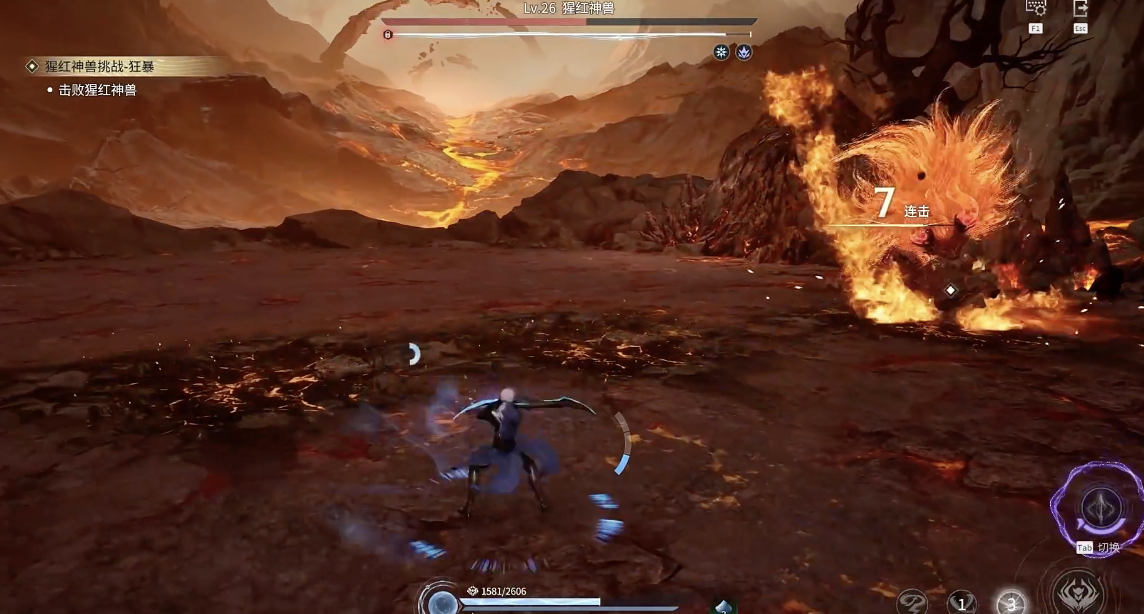Viewport: 1144px width, 614px height.
Task: Click the exit door arrow icon
Action: (x=1081, y=8)
